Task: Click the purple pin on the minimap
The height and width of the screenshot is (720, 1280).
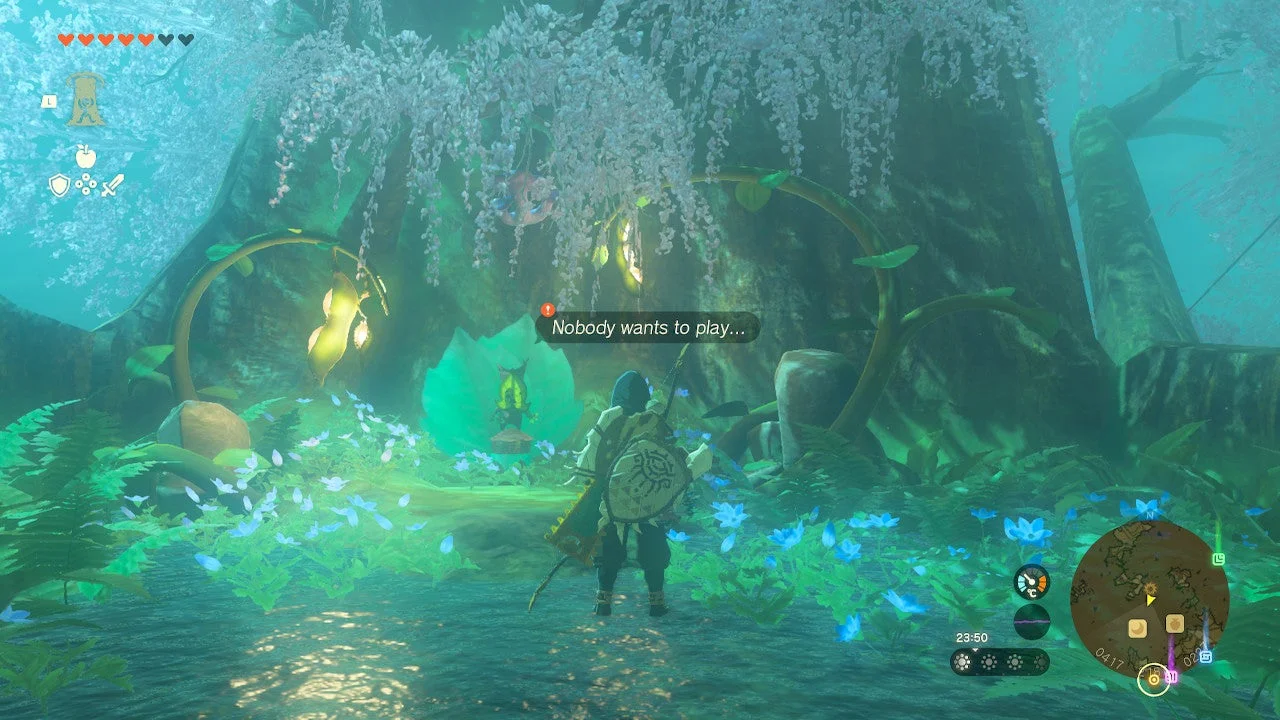Action: pyautogui.click(x=1171, y=676)
